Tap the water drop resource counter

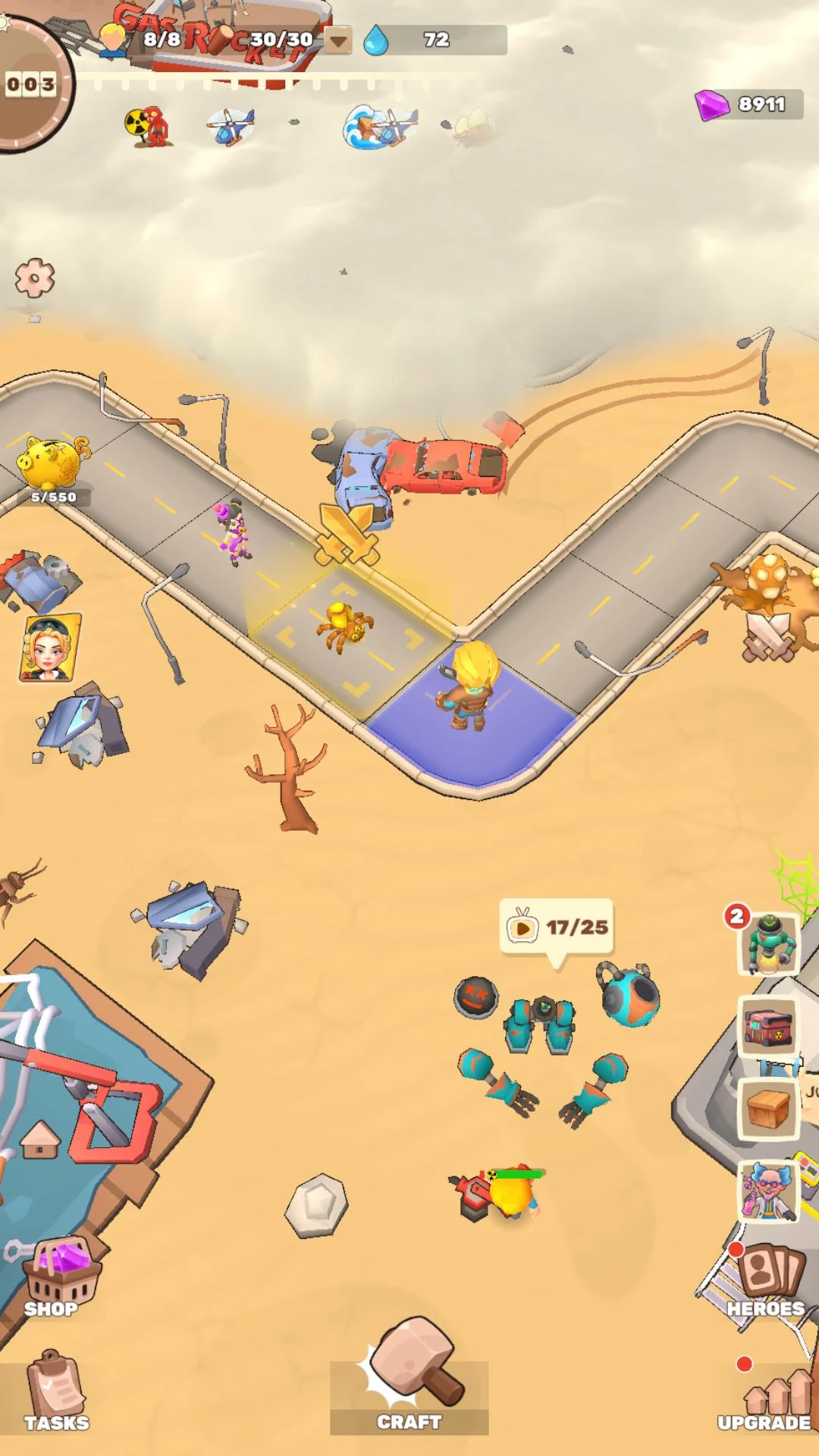(x=434, y=40)
